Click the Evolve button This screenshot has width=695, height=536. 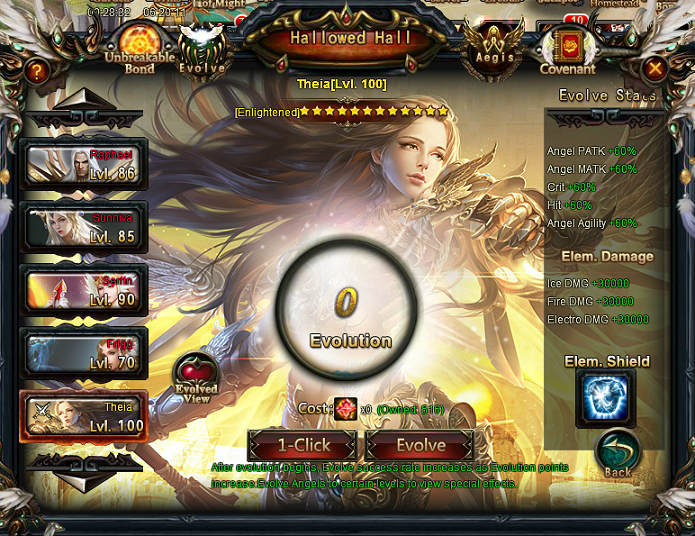pyautogui.click(x=420, y=446)
